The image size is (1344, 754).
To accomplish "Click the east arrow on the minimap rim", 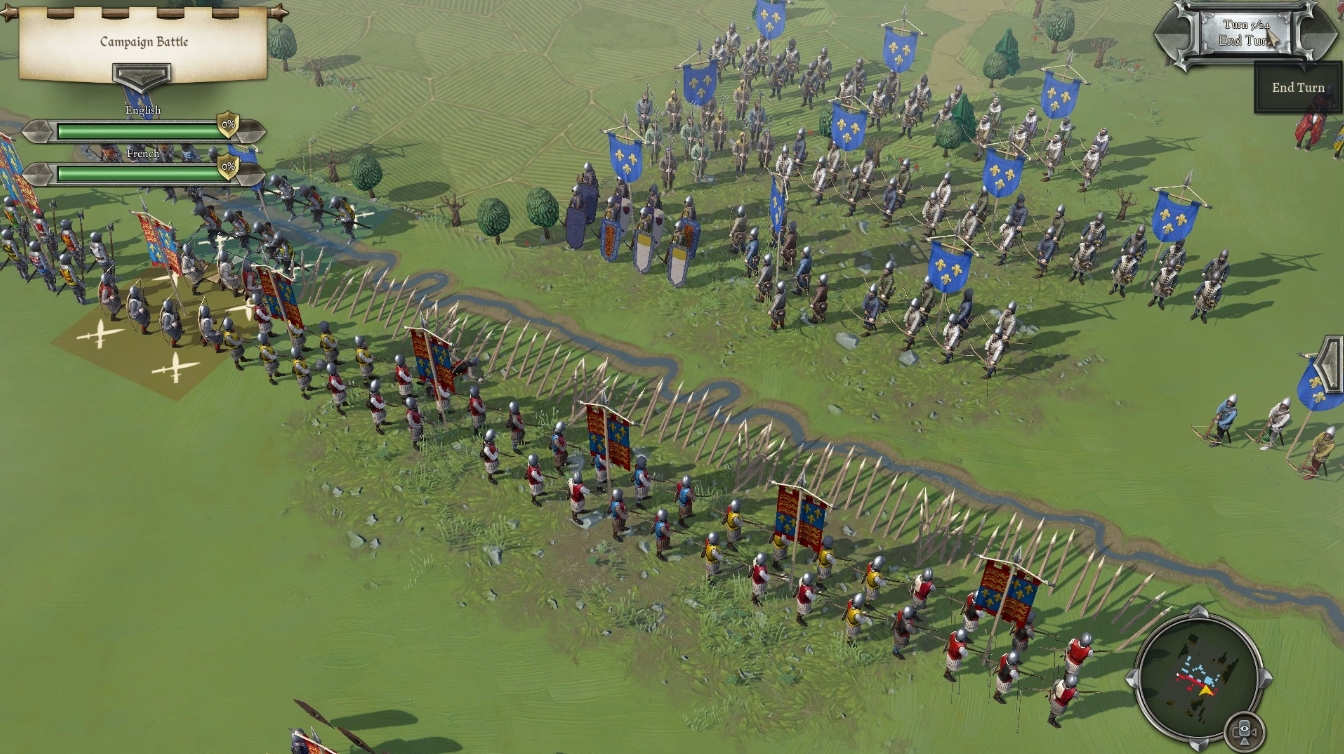I will 1266,679.
